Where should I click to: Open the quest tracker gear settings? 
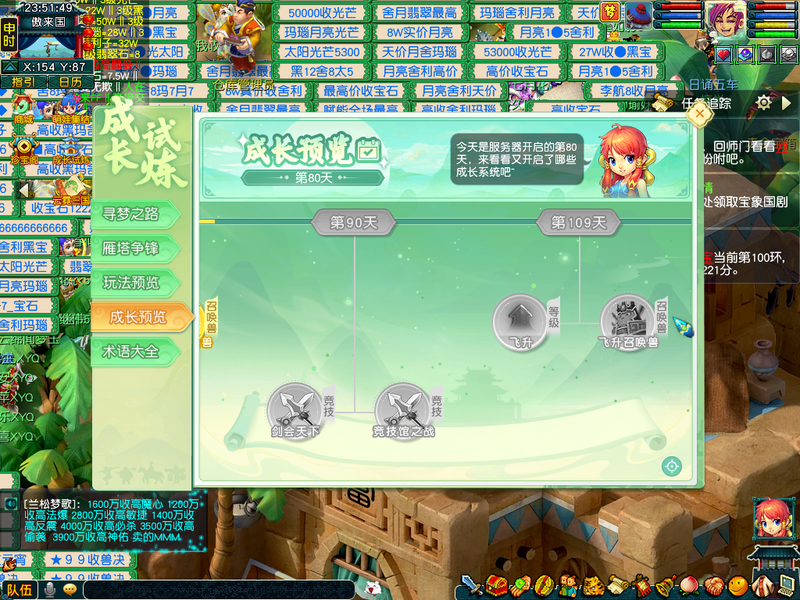(764, 102)
